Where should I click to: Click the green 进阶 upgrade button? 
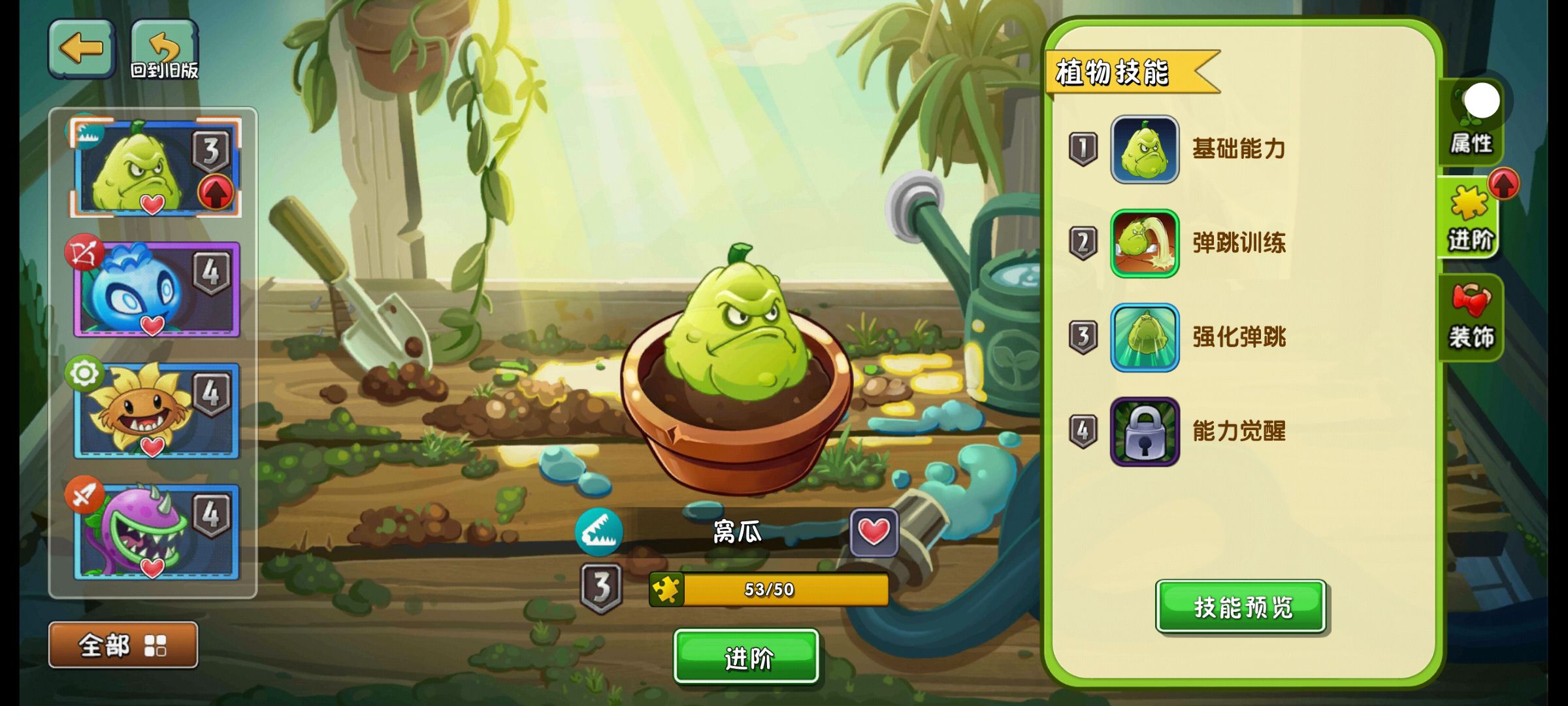[746, 657]
